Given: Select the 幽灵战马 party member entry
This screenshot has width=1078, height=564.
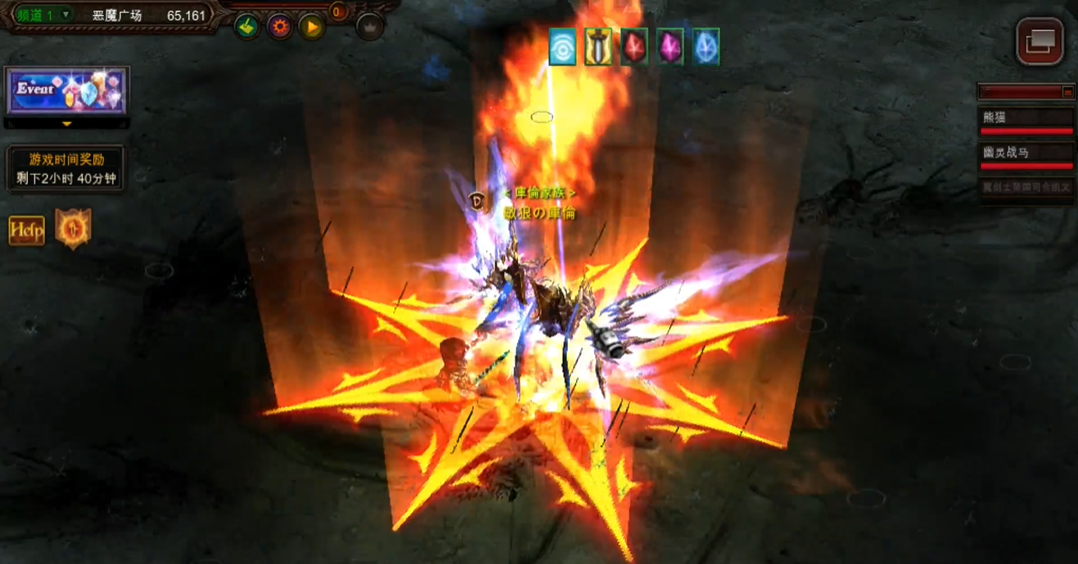Looking at the screenshot, I should click(1026, 154).
